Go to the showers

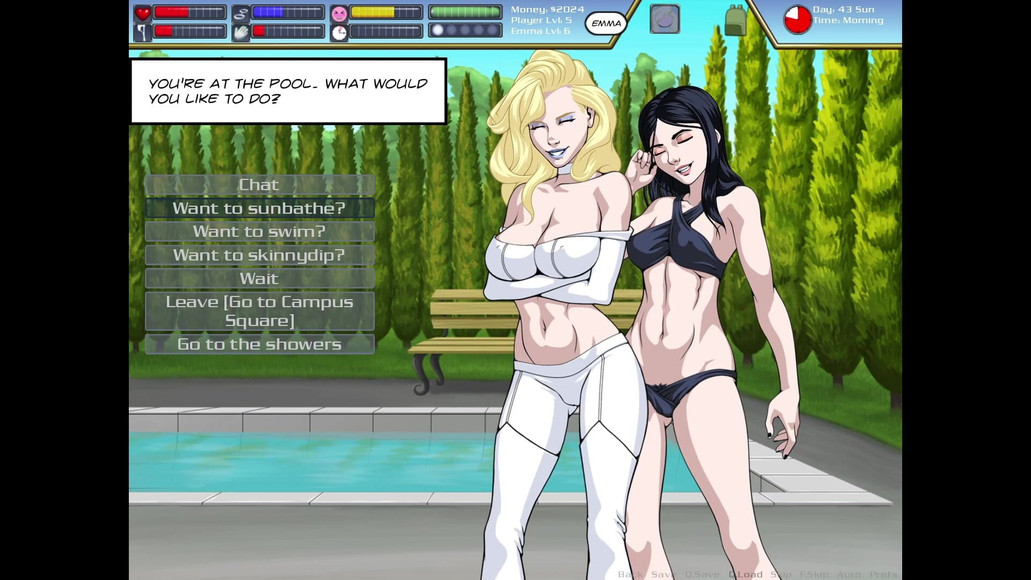(259, 344)
